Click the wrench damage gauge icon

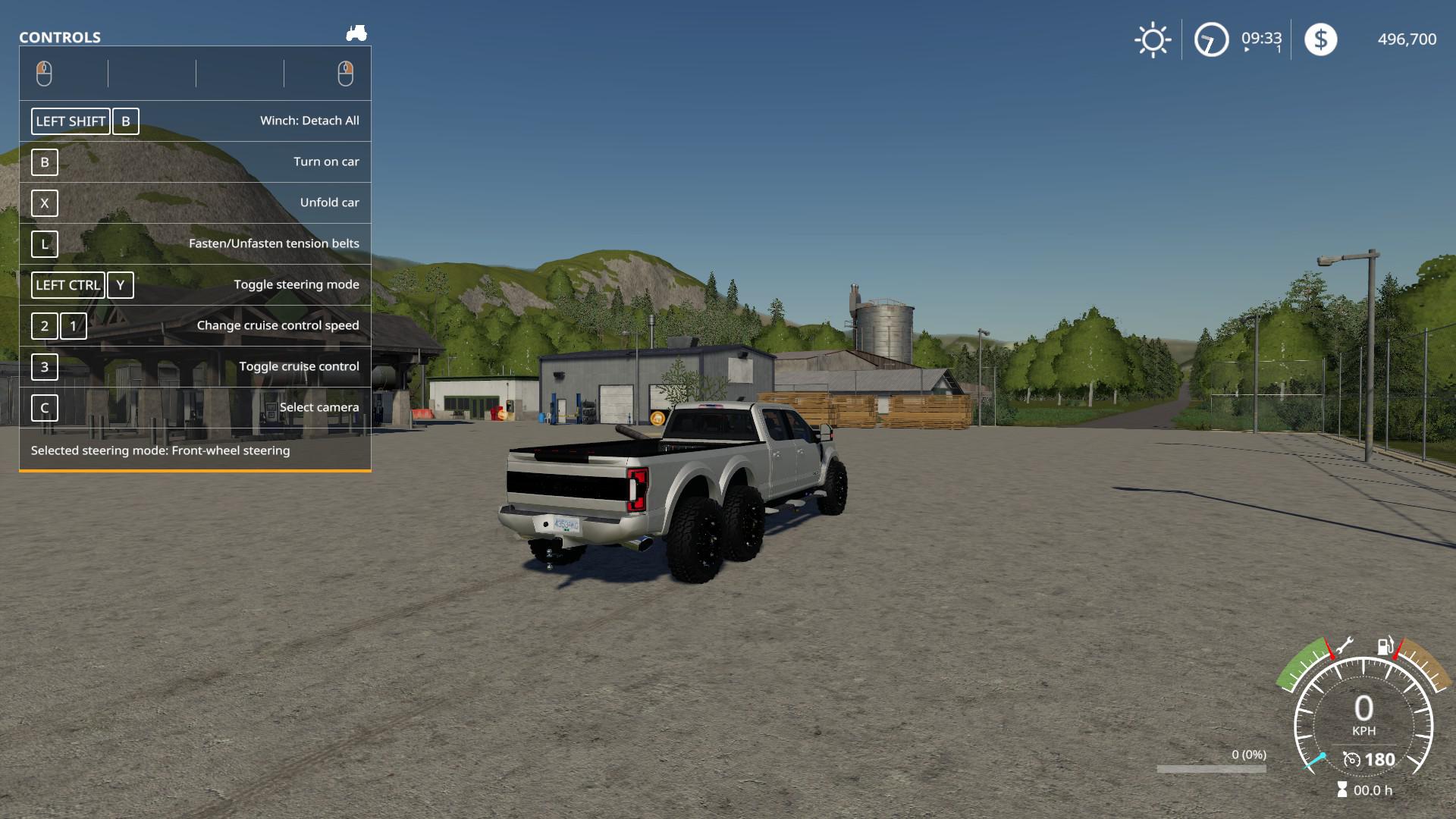[1344, 645]
